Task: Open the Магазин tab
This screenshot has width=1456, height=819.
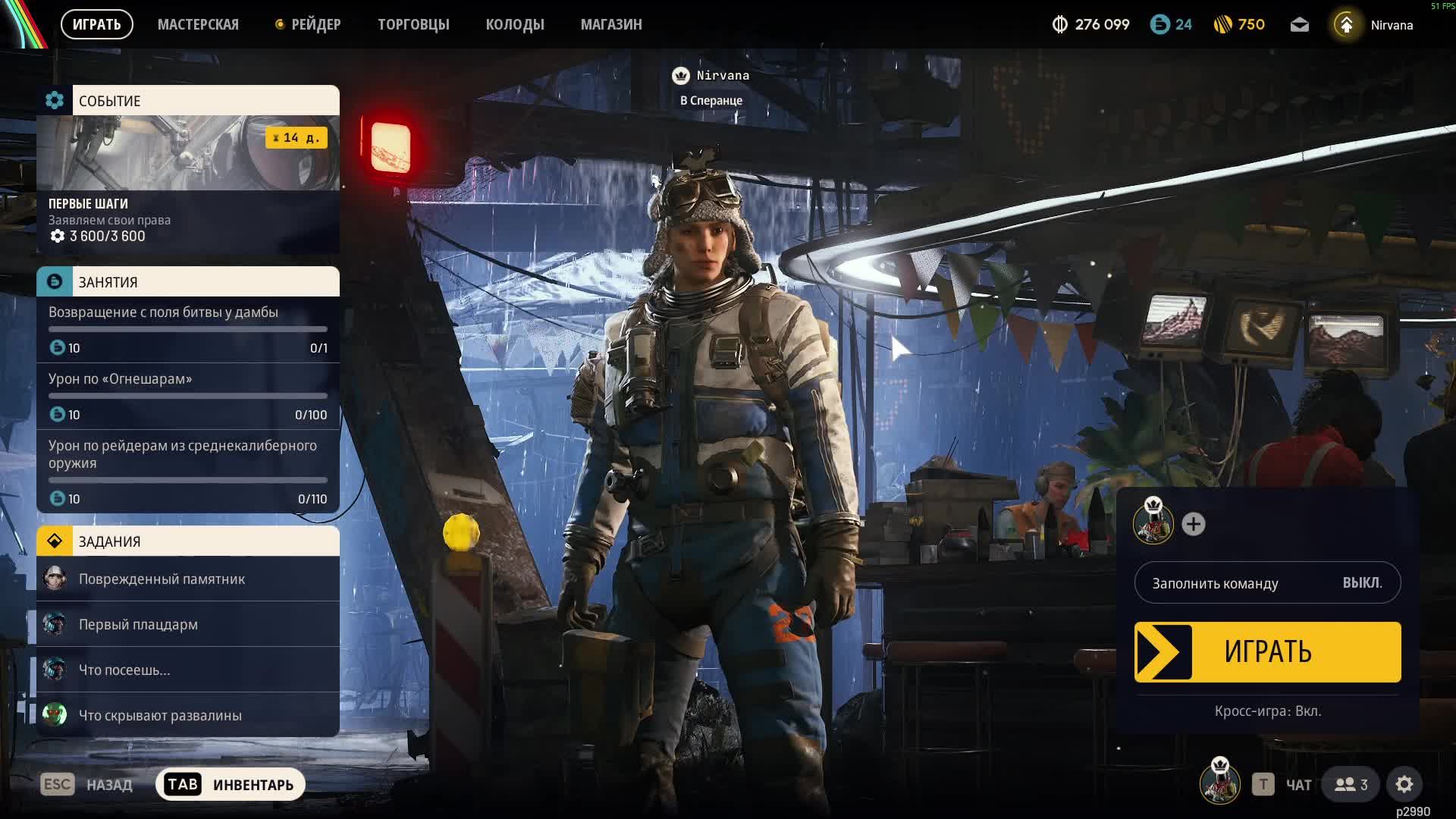Action: pyautogui.click(x=611, y=24)
